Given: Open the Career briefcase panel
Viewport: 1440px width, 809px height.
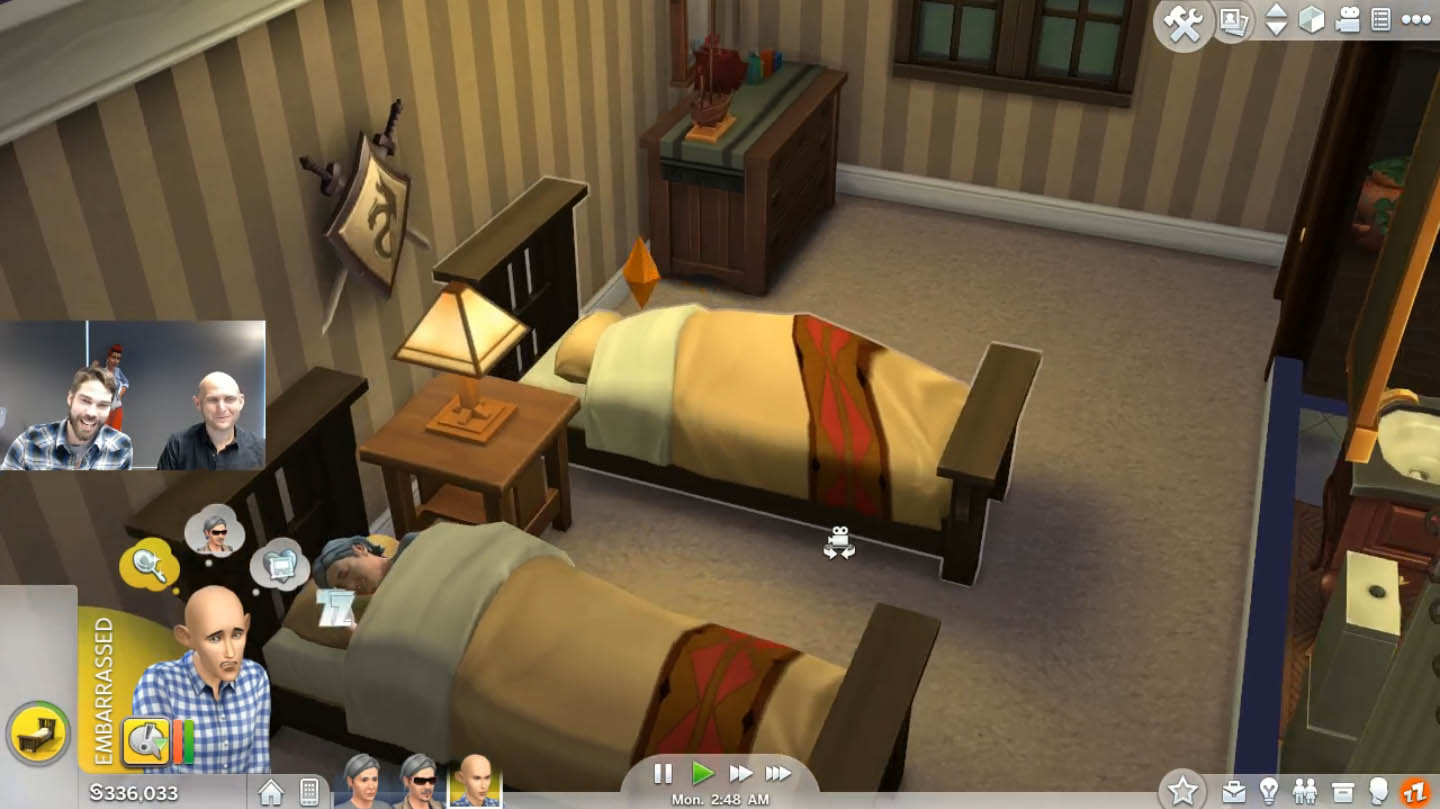Looking at the screenshot, I should 1236,790.
